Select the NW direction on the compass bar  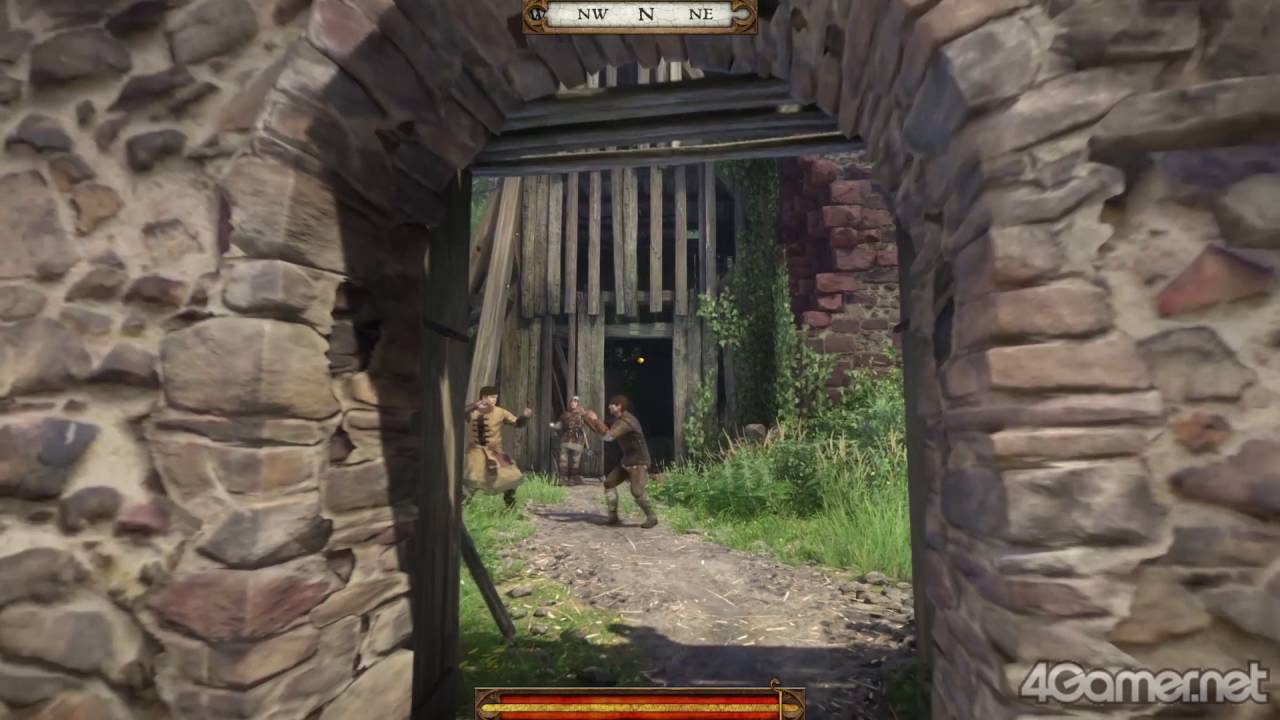pos(593,13)
